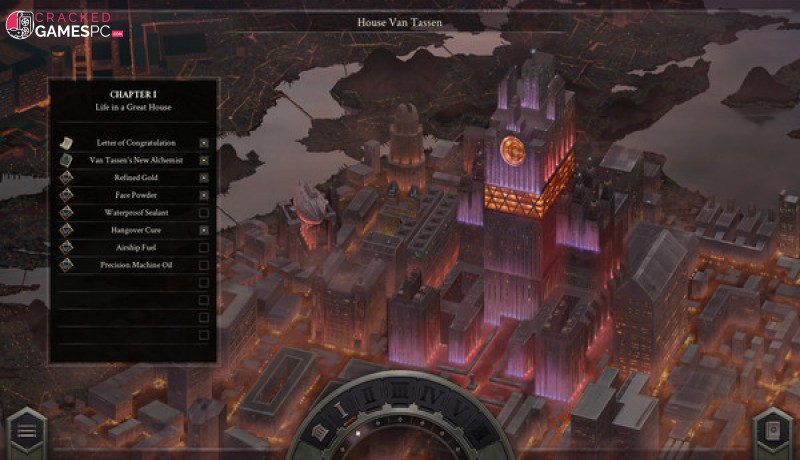Switch to chapter III on the dial

(400, 393)
